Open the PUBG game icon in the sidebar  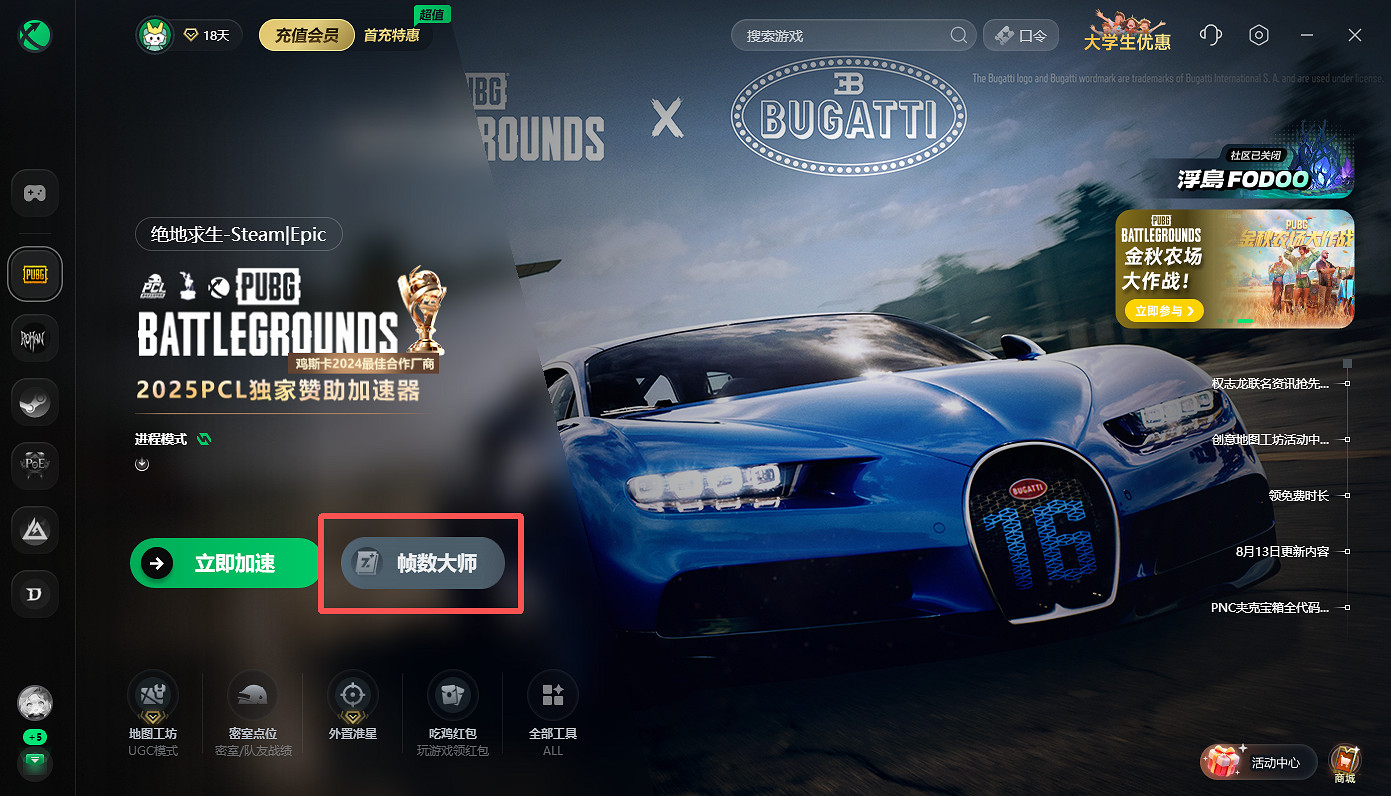point(35,273)
